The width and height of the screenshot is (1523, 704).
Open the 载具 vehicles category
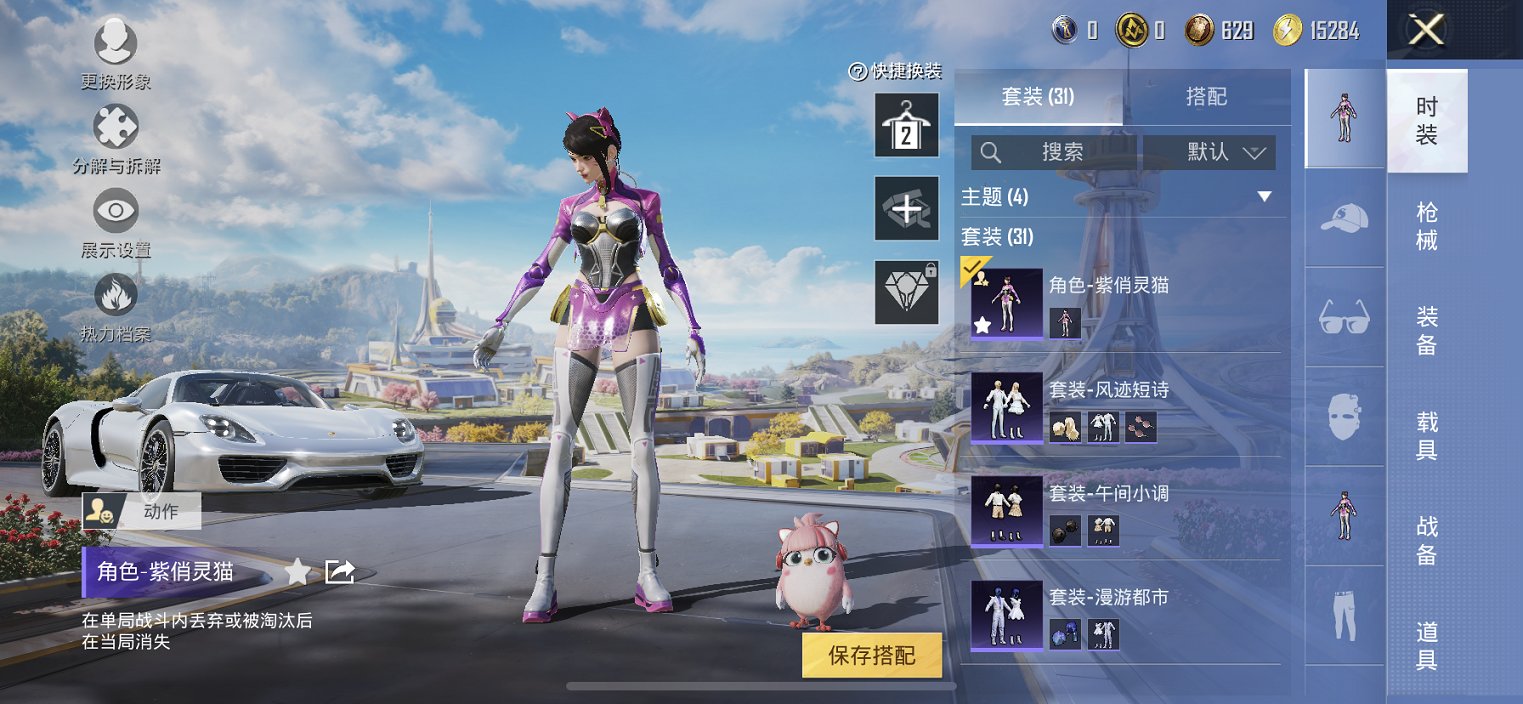tap(1427, 435)
